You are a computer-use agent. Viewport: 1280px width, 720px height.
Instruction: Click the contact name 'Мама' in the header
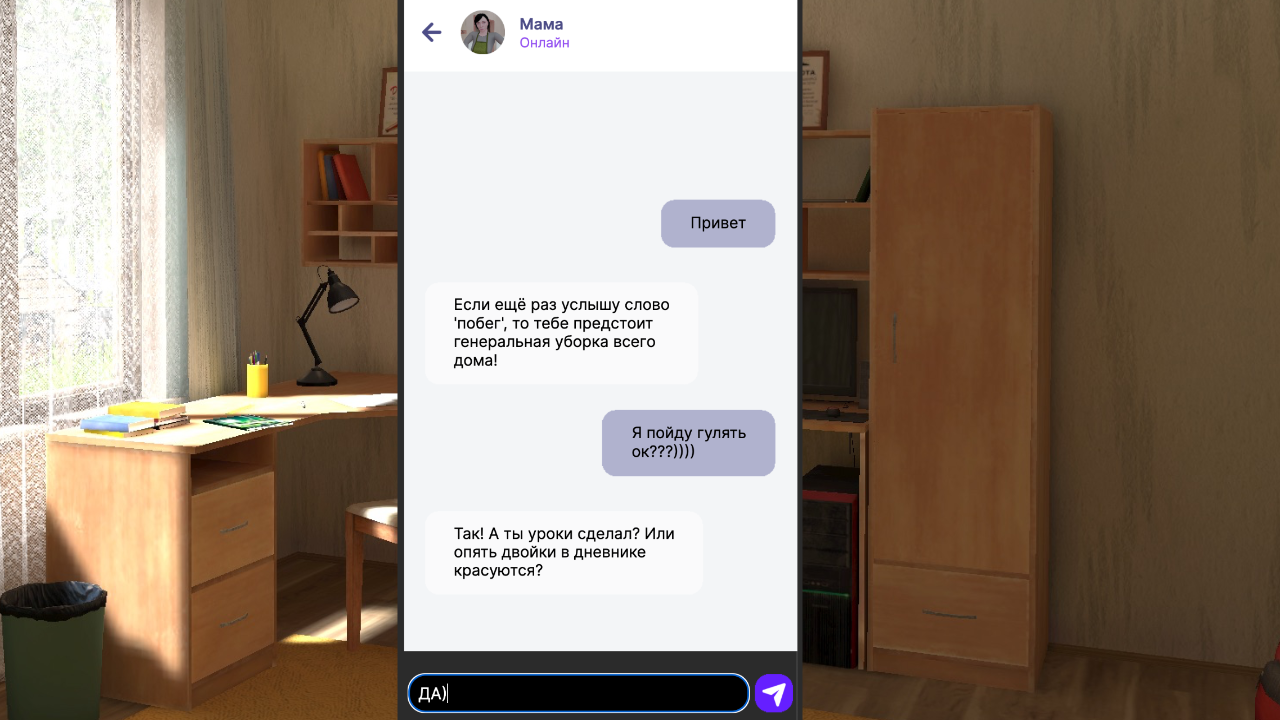tap(540, 23)
